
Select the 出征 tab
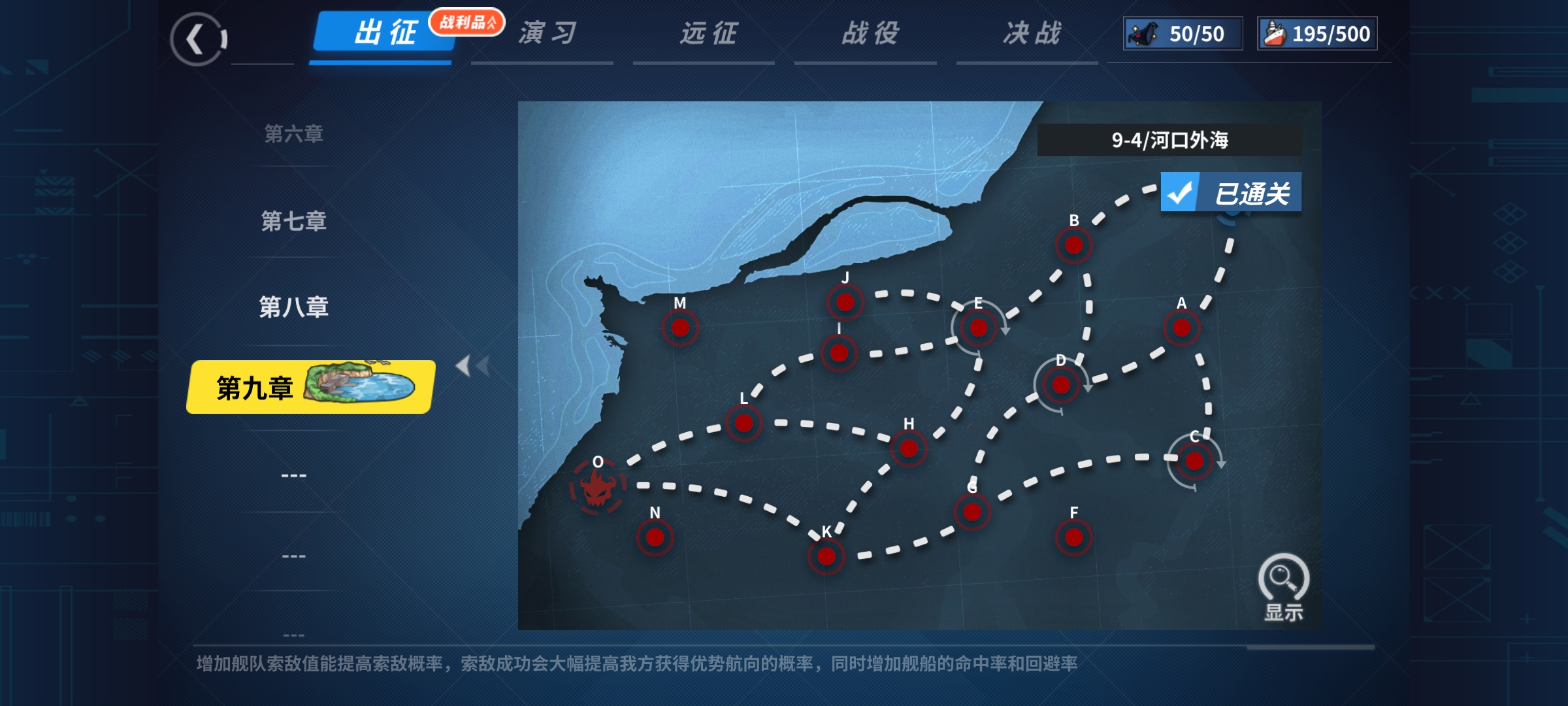point(384,33)
